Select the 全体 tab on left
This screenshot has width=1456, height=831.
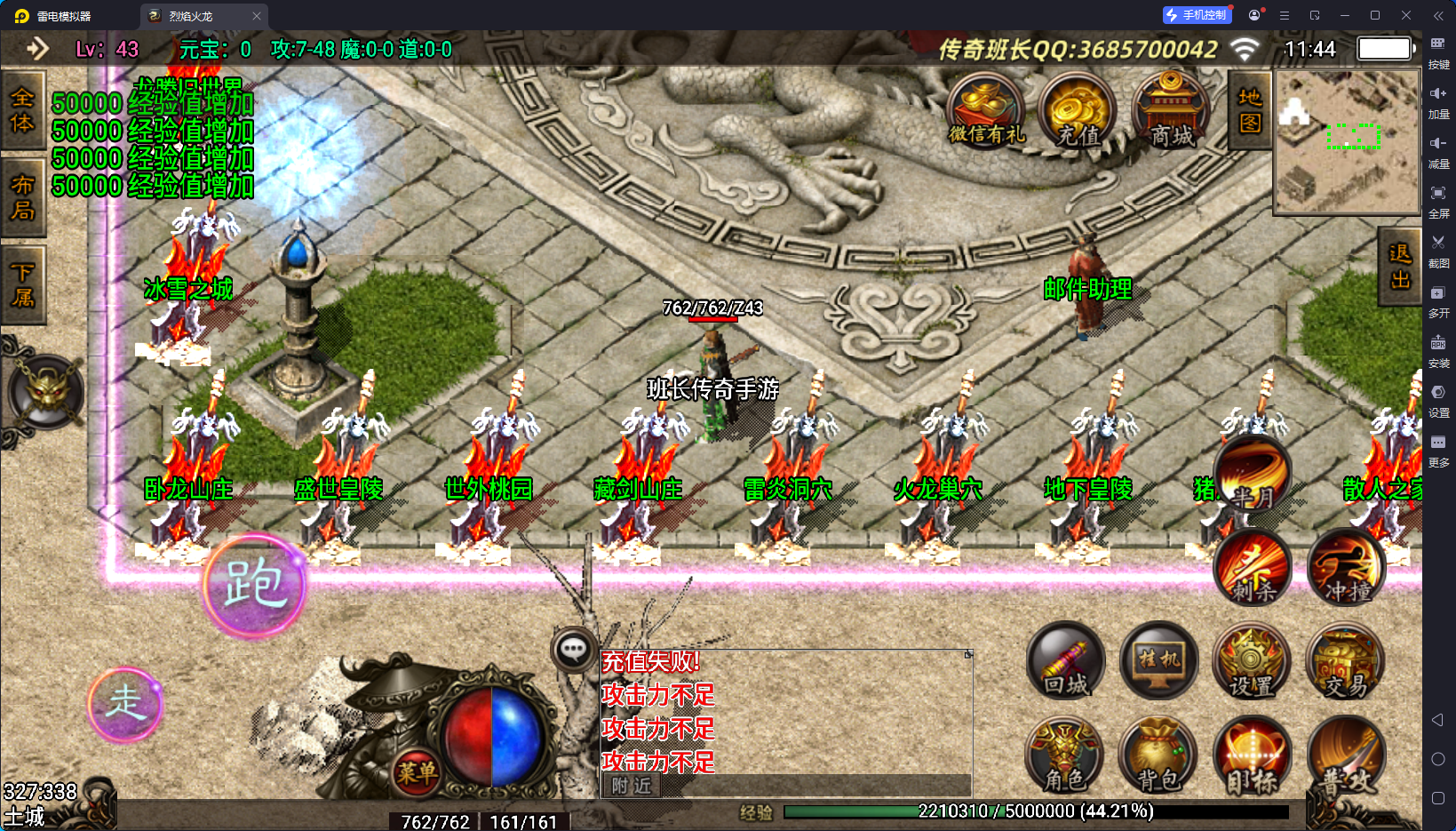[22, 109]
